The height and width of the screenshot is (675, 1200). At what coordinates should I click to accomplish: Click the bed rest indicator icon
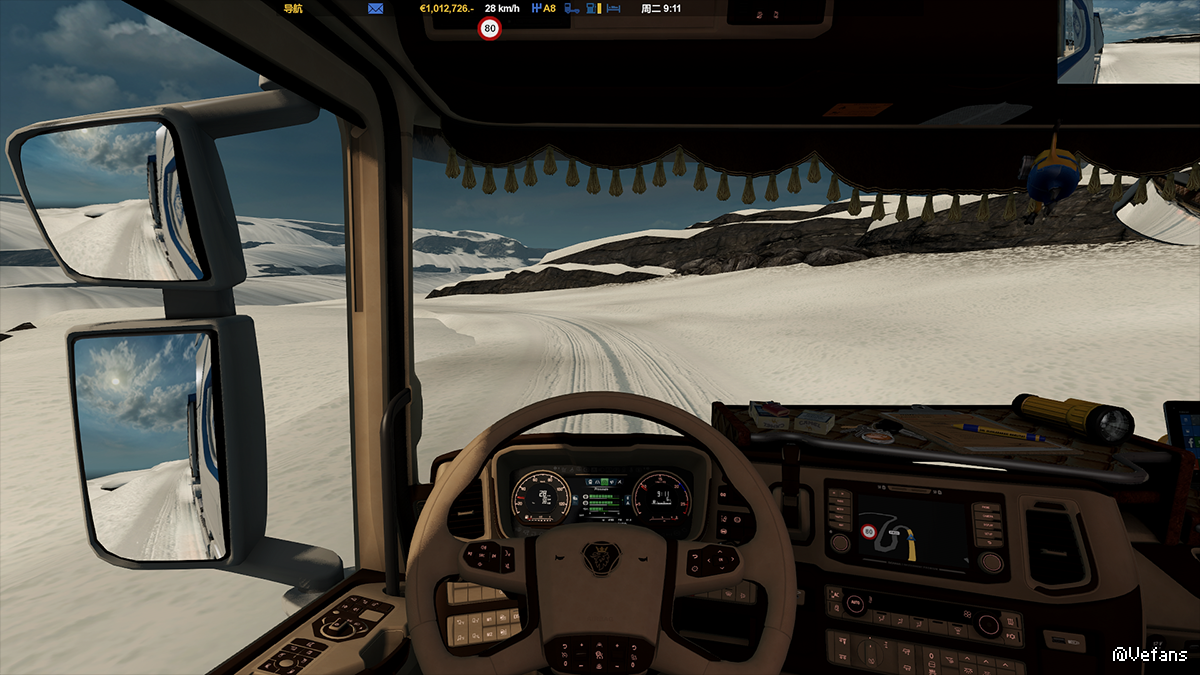(x=613, y=8)
